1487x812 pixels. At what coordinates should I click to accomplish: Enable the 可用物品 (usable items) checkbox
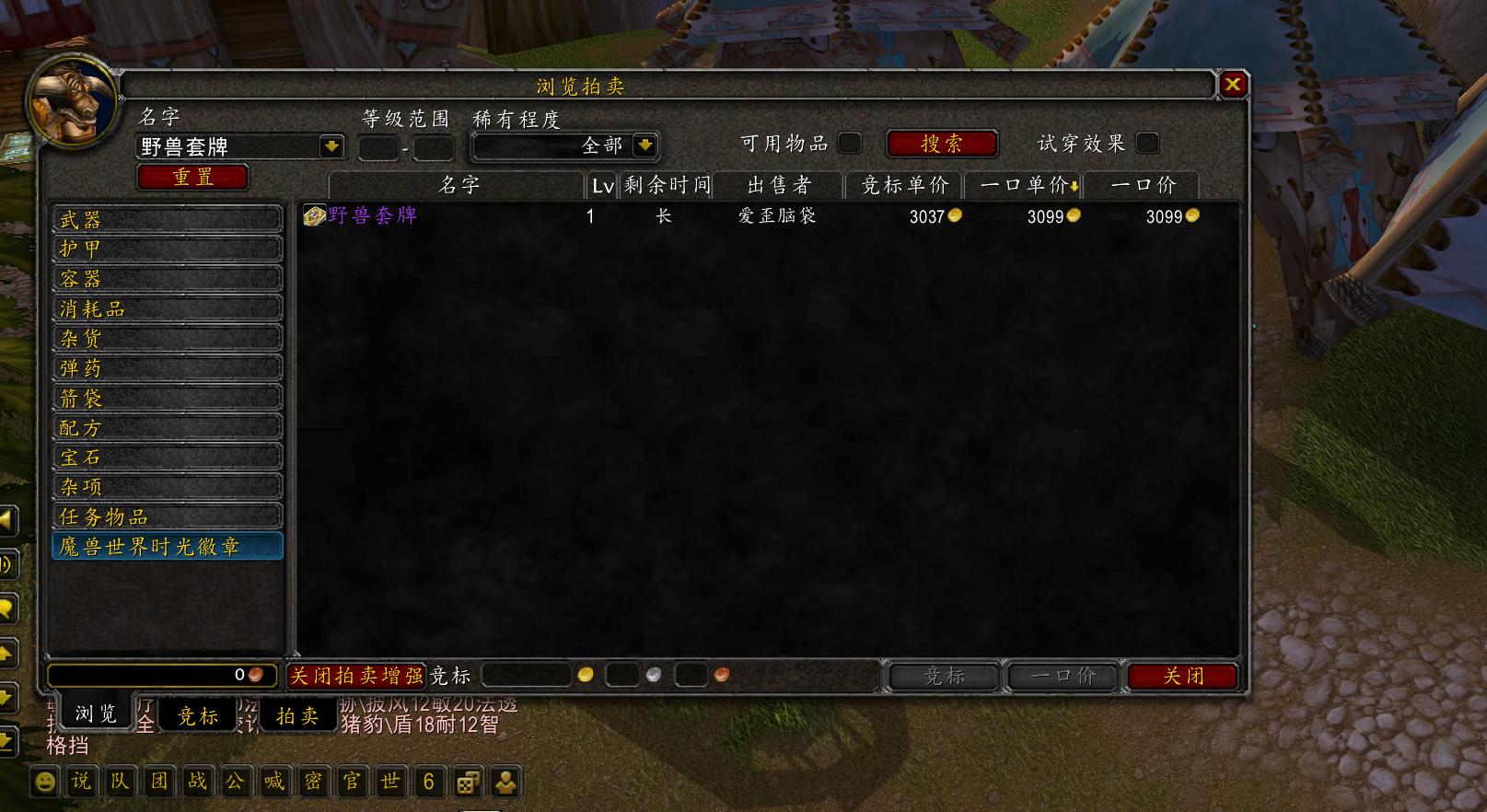(x=850, y=143)
